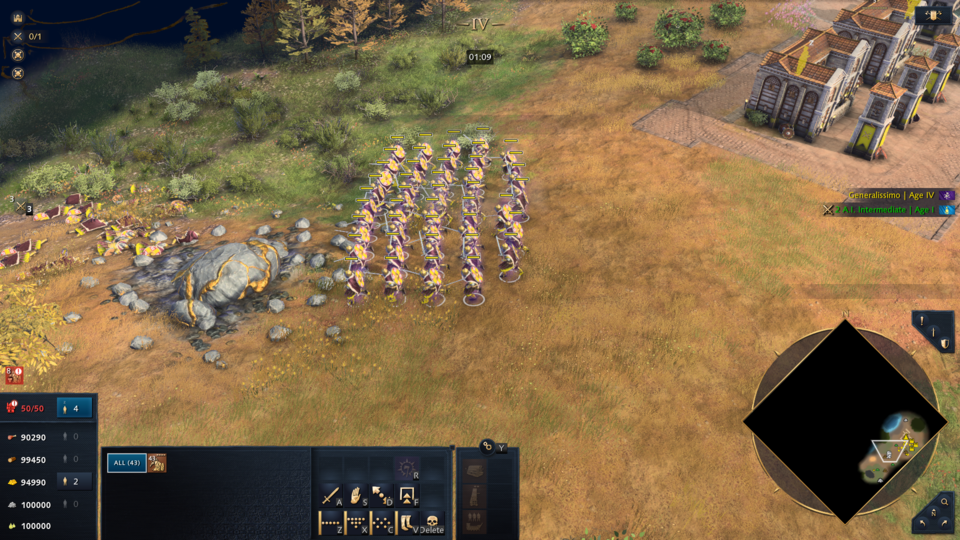Select the ALL (43) units tab

[126, 462]
